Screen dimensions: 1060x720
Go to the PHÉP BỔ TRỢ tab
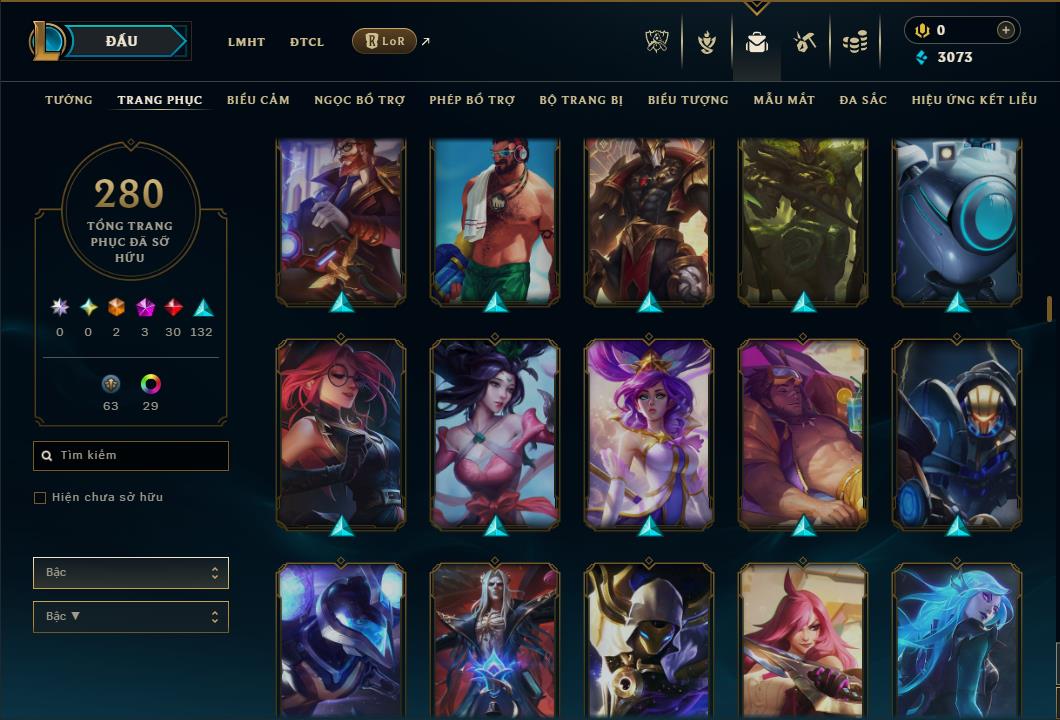(x=472, y=100)
